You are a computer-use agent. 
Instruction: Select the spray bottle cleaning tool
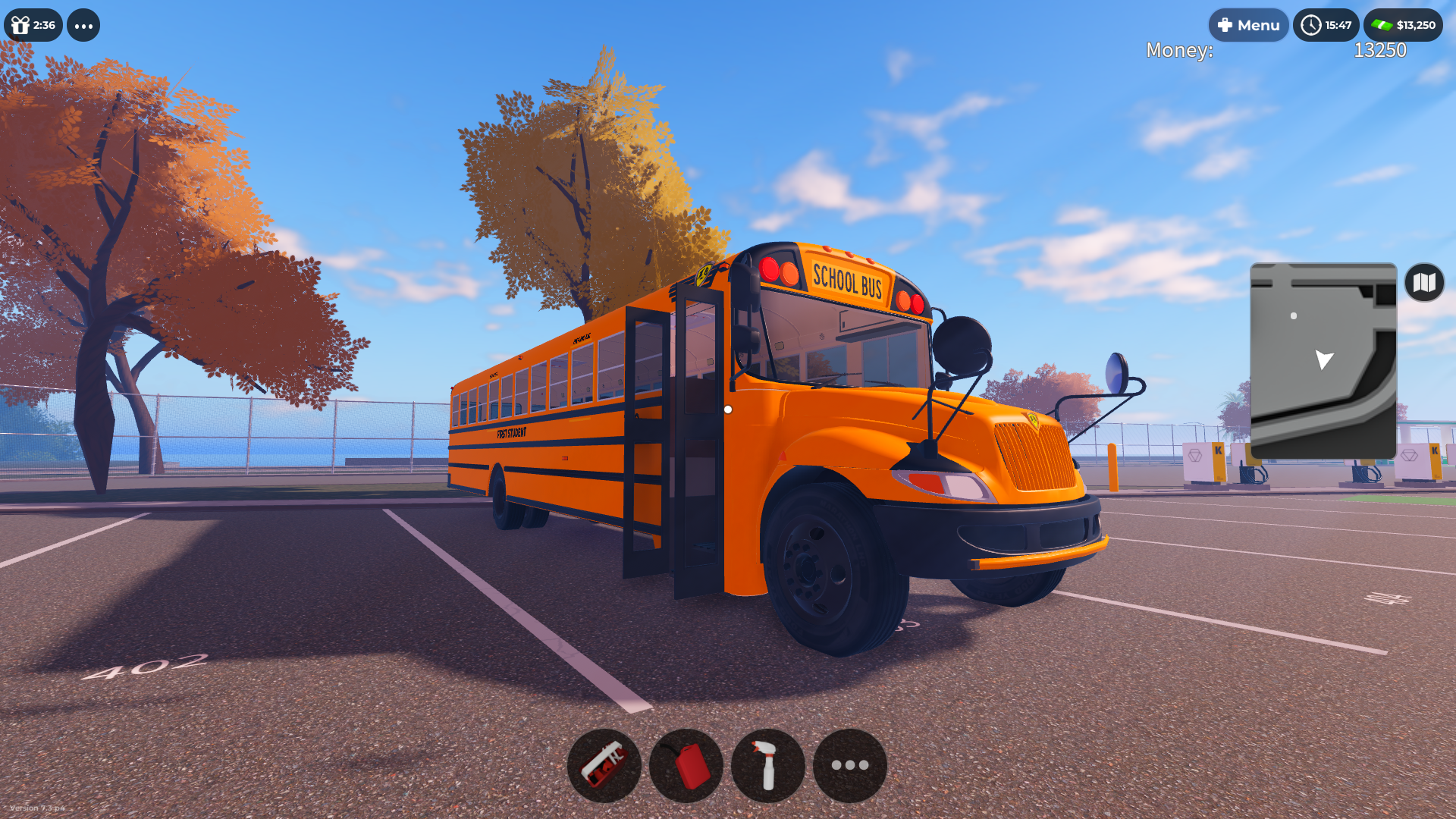click(767, 765)
